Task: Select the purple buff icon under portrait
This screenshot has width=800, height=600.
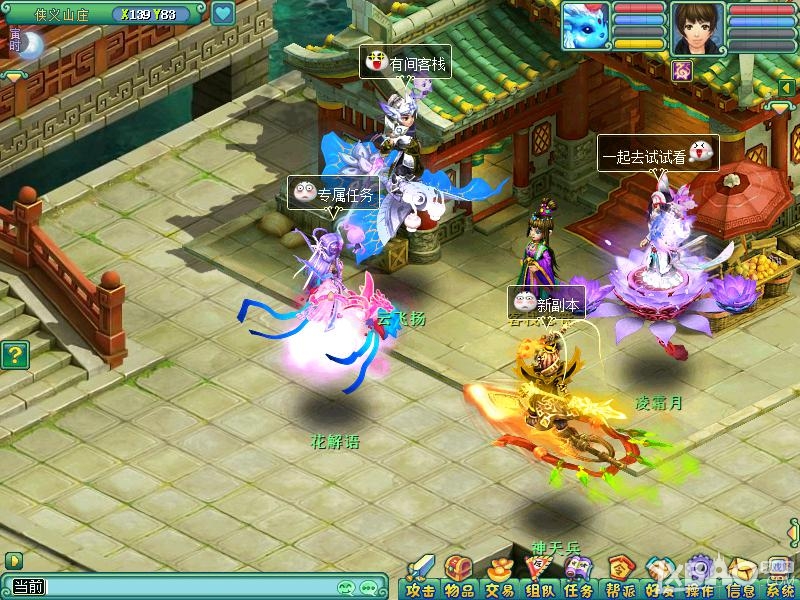Action: 683,69
